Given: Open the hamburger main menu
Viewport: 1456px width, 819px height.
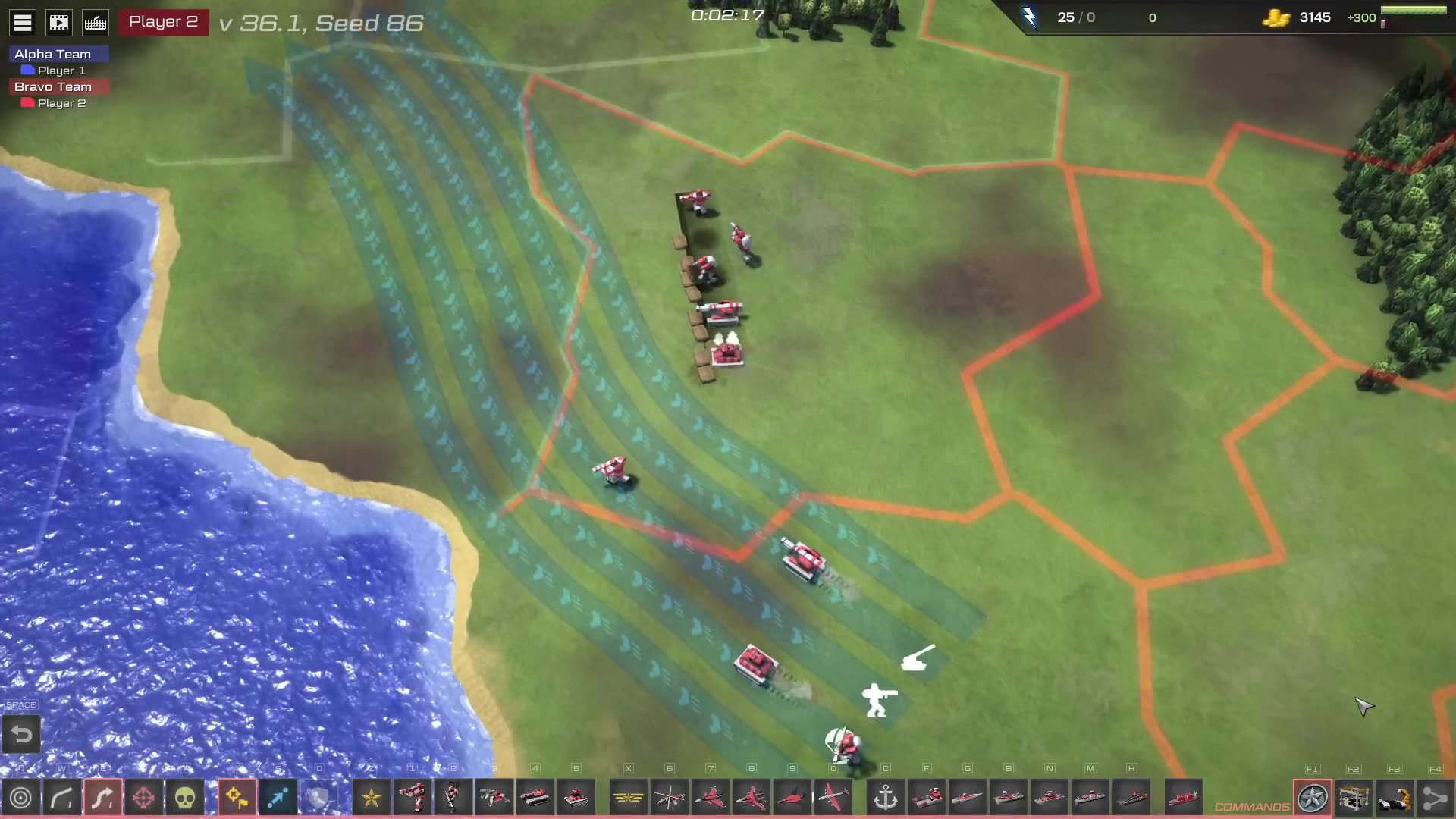Looking at the screenshot, I should click(x=23, y=23).
